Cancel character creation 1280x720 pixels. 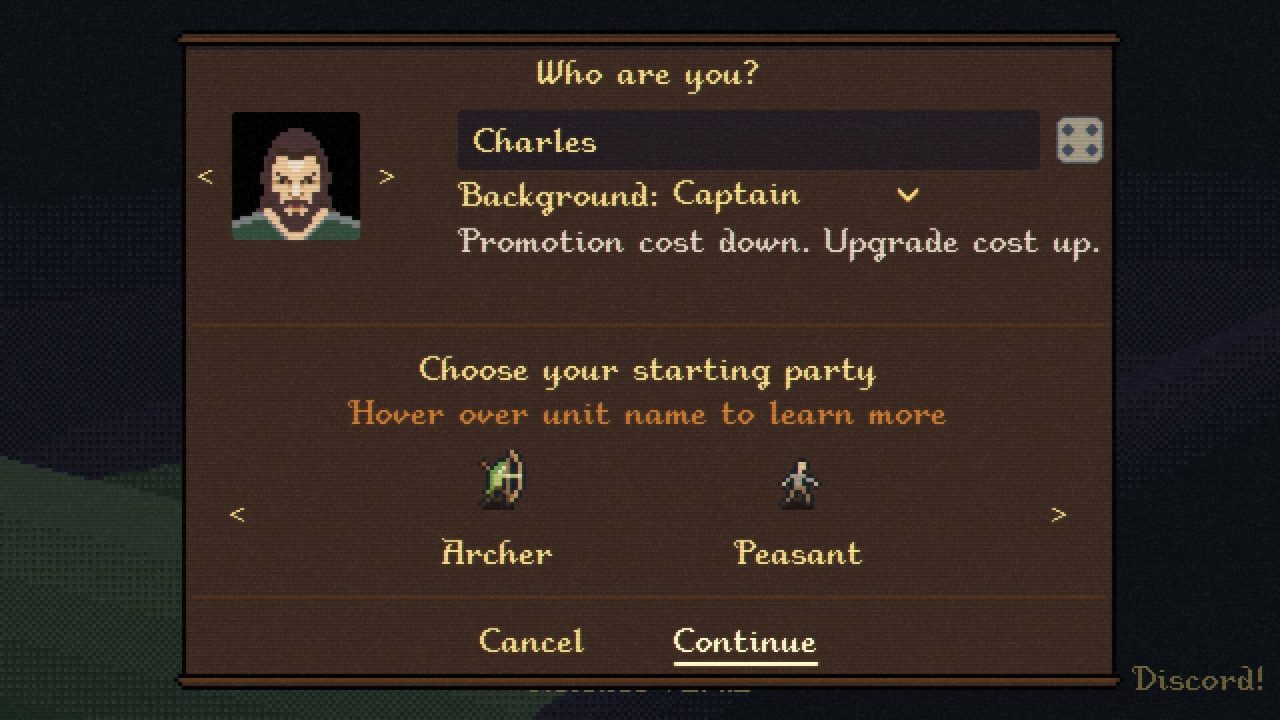pos(531,641)
